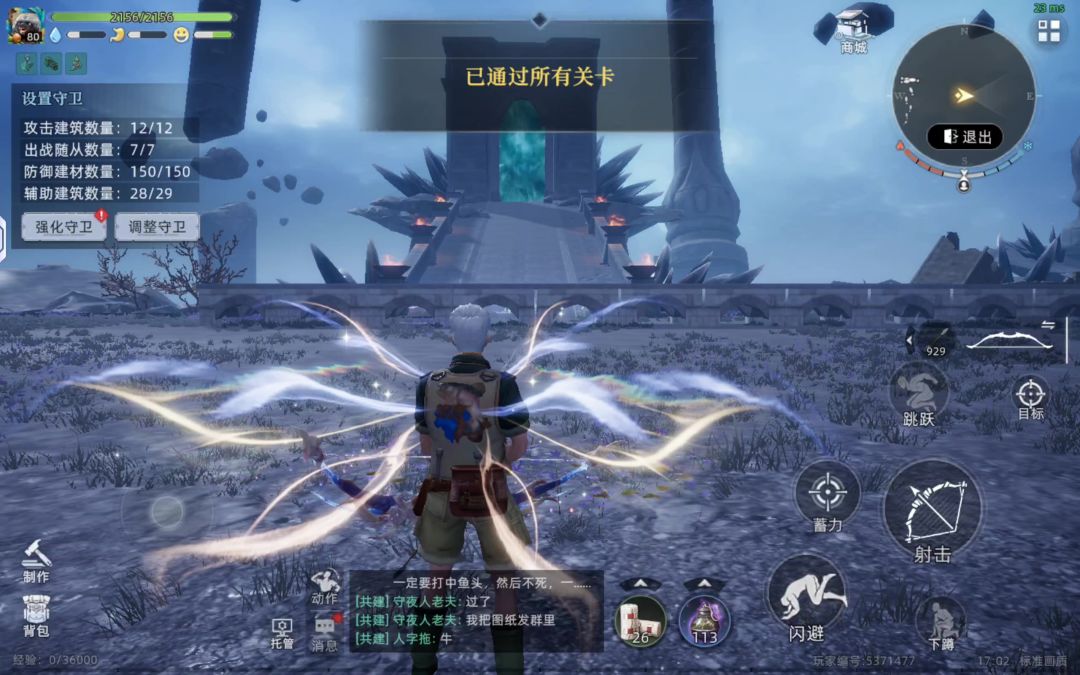Toggle the 下蹲 crouch stance
The height and width of the screenshot is (675, 1080).
pyautogui.click(x=940, y=620)
